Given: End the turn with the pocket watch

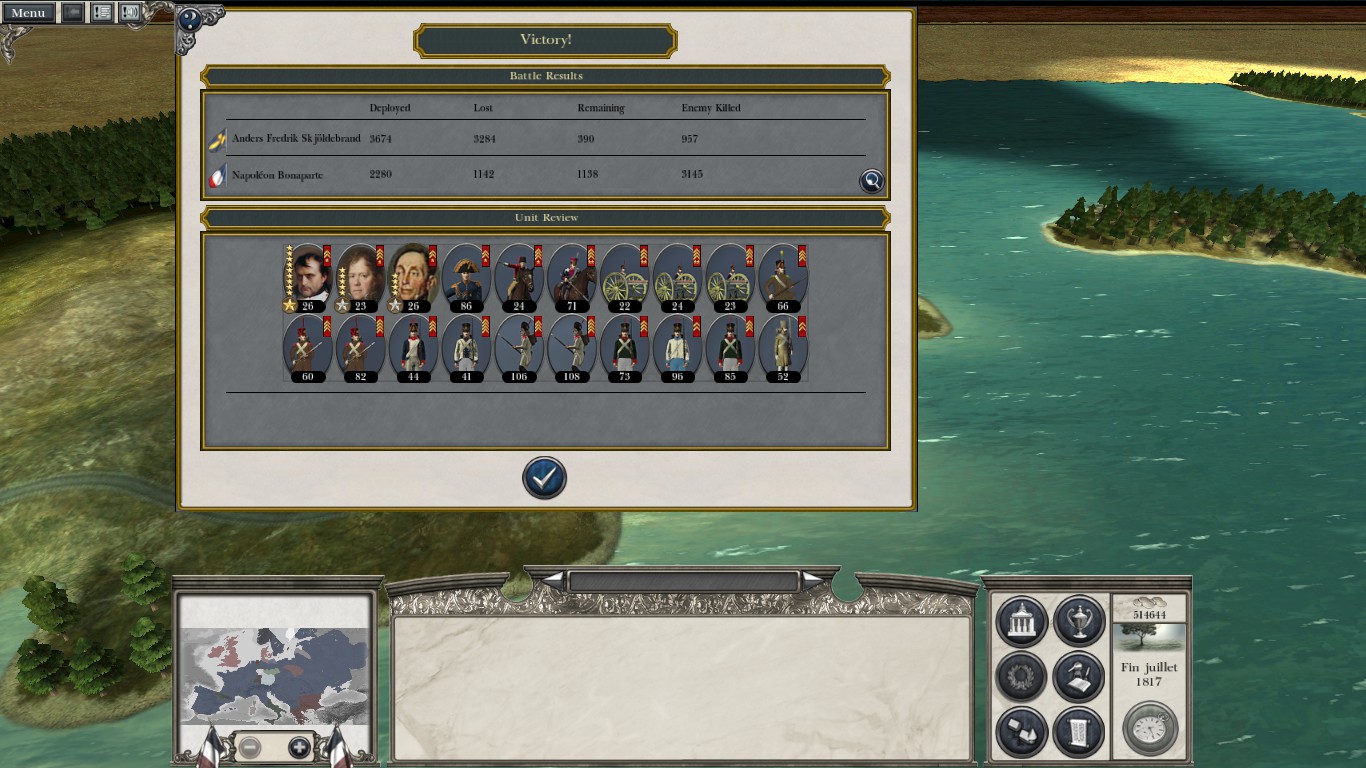Looking at the screenshot, I should [1150, 728].
